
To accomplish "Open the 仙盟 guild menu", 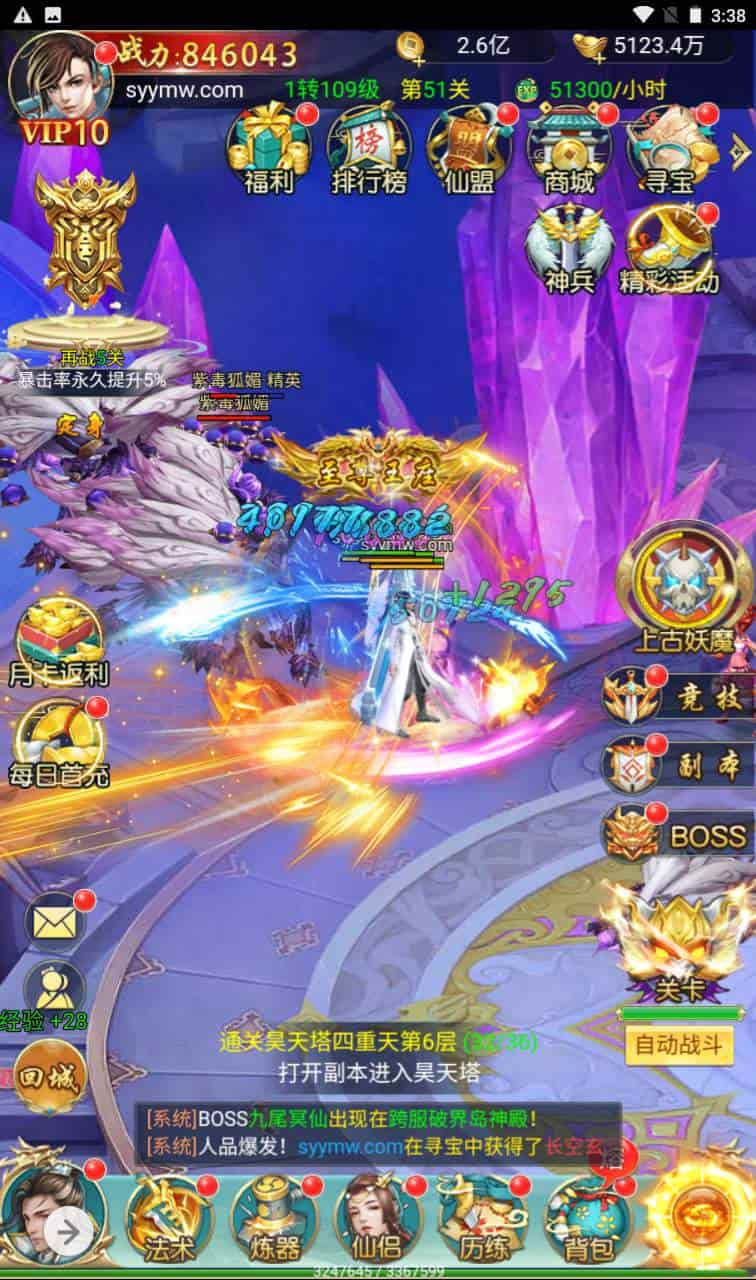I will [468, 150].
